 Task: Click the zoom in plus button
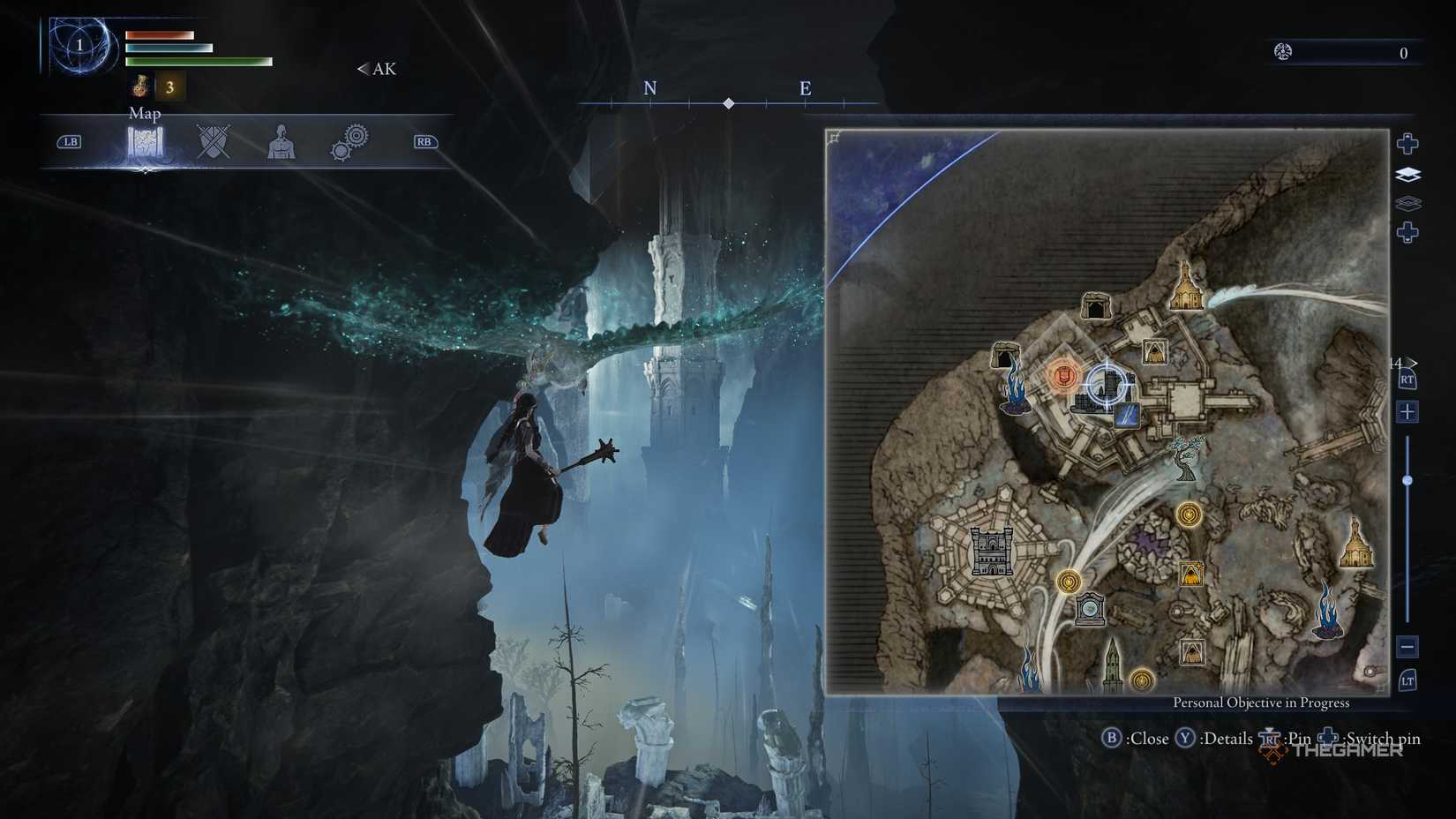[1408, 412]
